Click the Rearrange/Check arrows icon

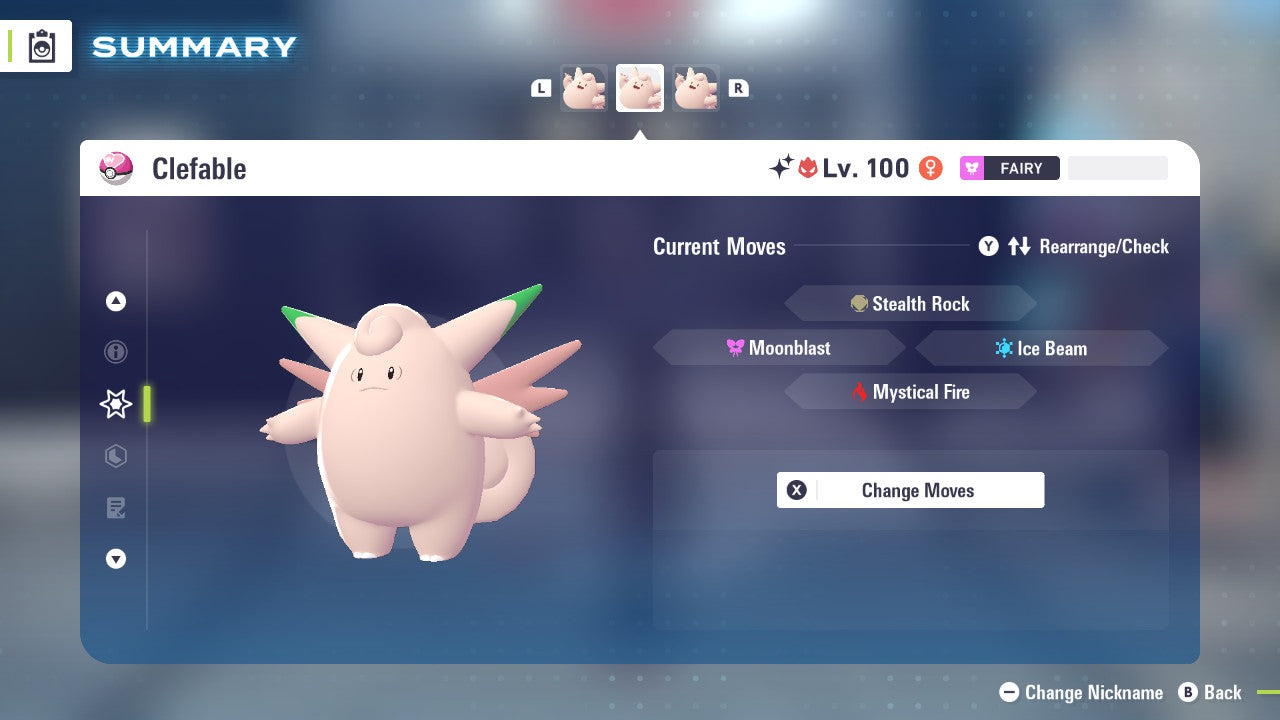click(x=1019, y=246)
